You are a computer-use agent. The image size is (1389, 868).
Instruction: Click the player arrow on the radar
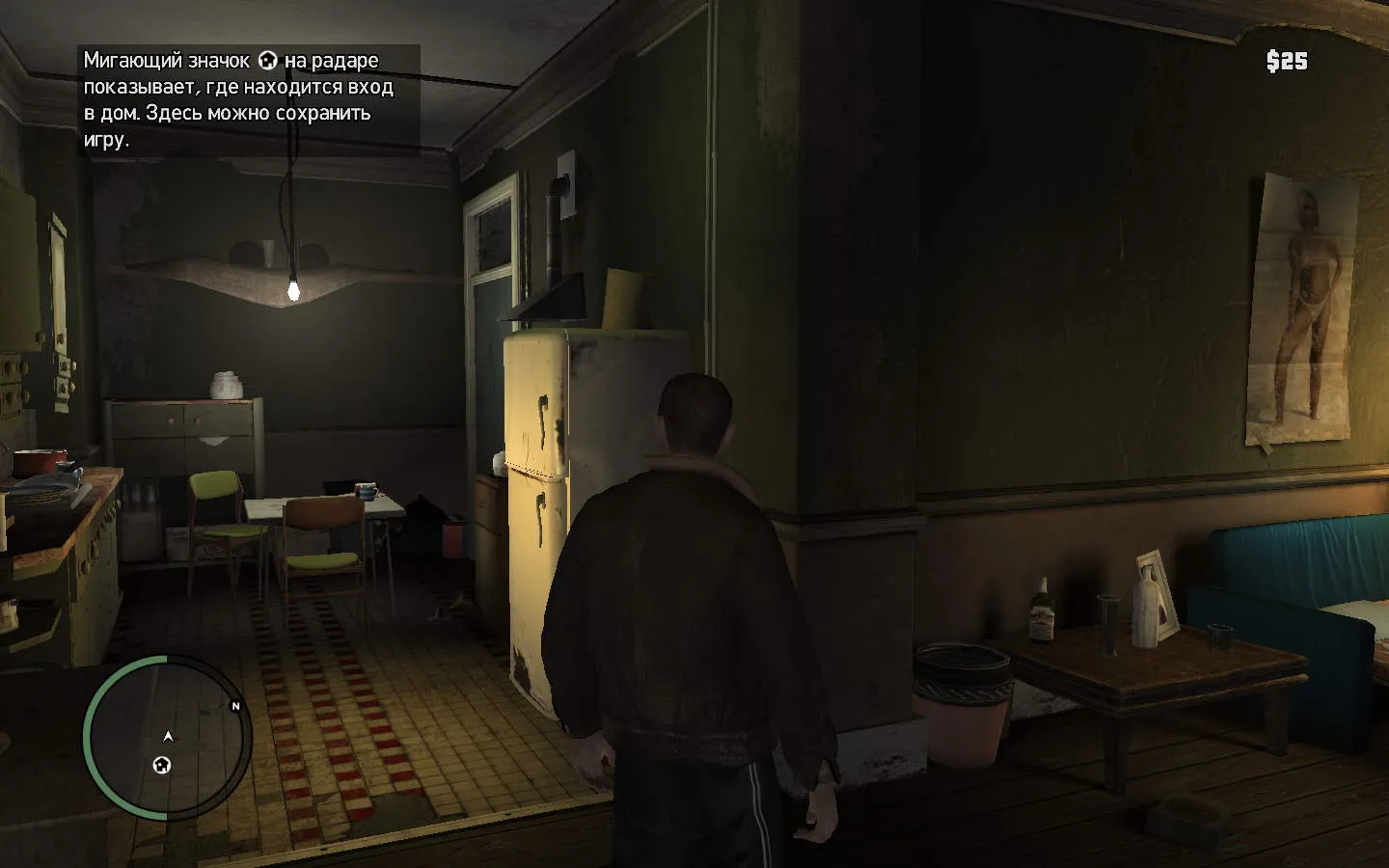tap(169, 737)
